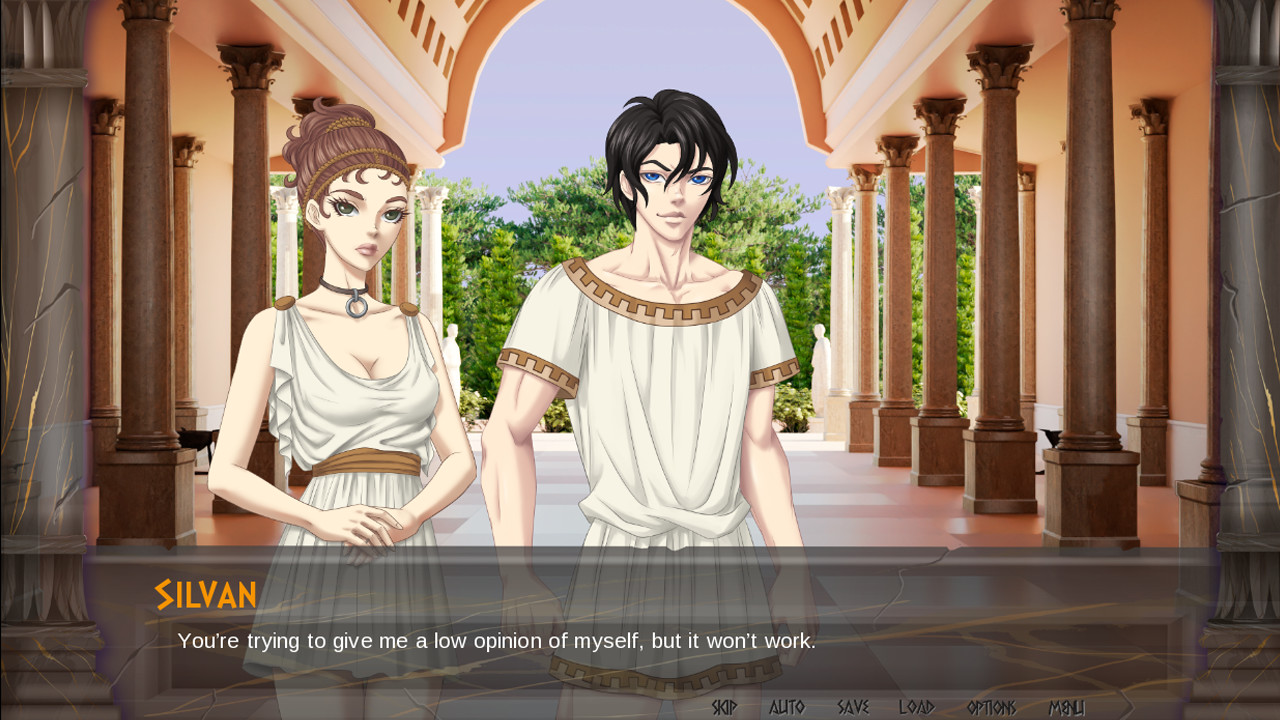Open Options from the quick menu

[992, 706]
